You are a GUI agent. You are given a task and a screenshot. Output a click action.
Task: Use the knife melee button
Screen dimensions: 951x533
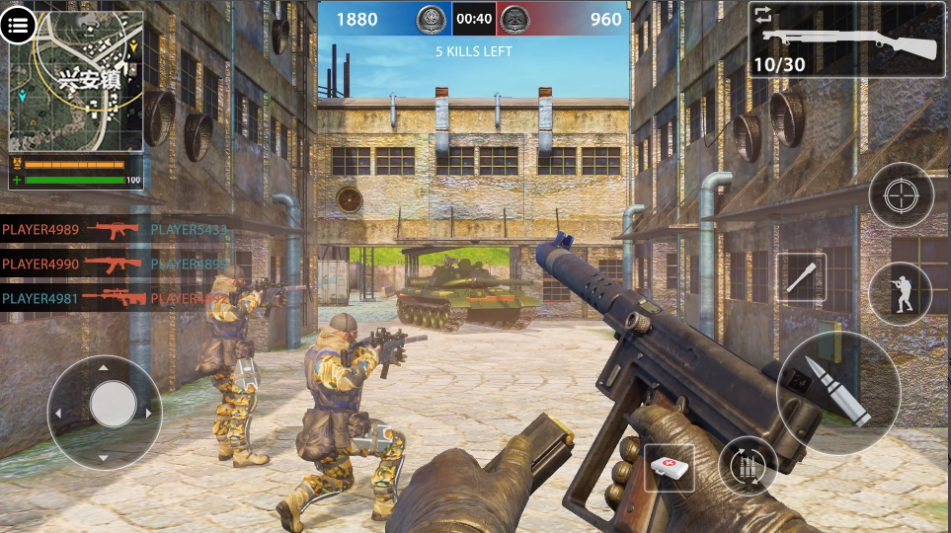pos(801,279)
